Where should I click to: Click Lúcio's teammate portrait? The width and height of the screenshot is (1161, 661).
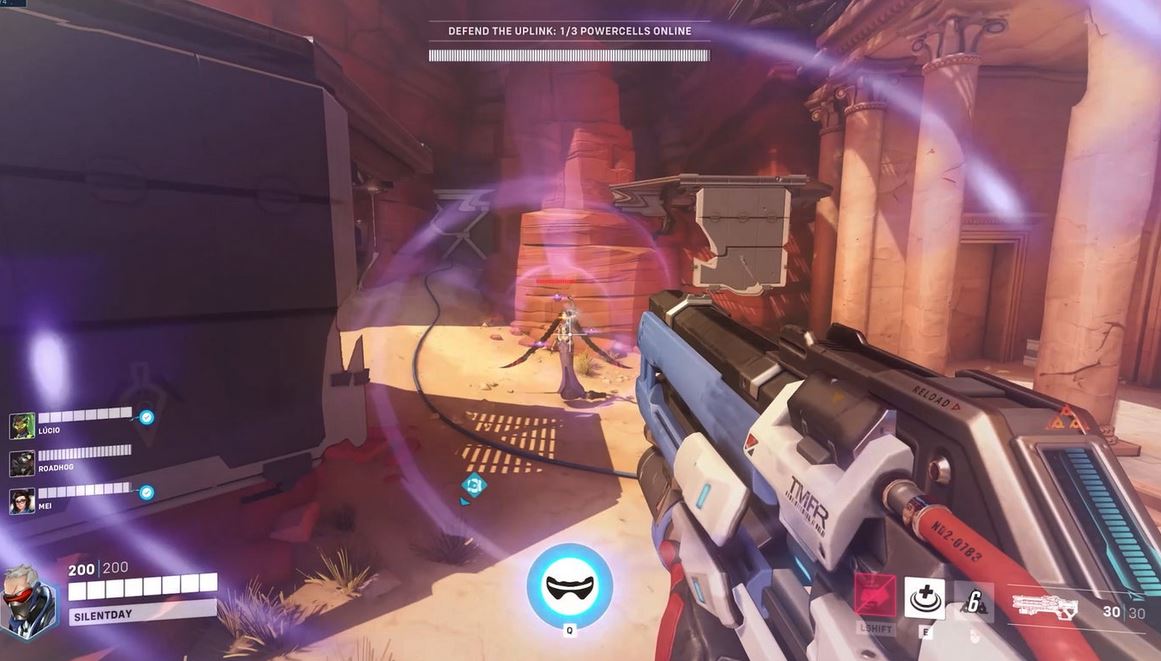22,426
